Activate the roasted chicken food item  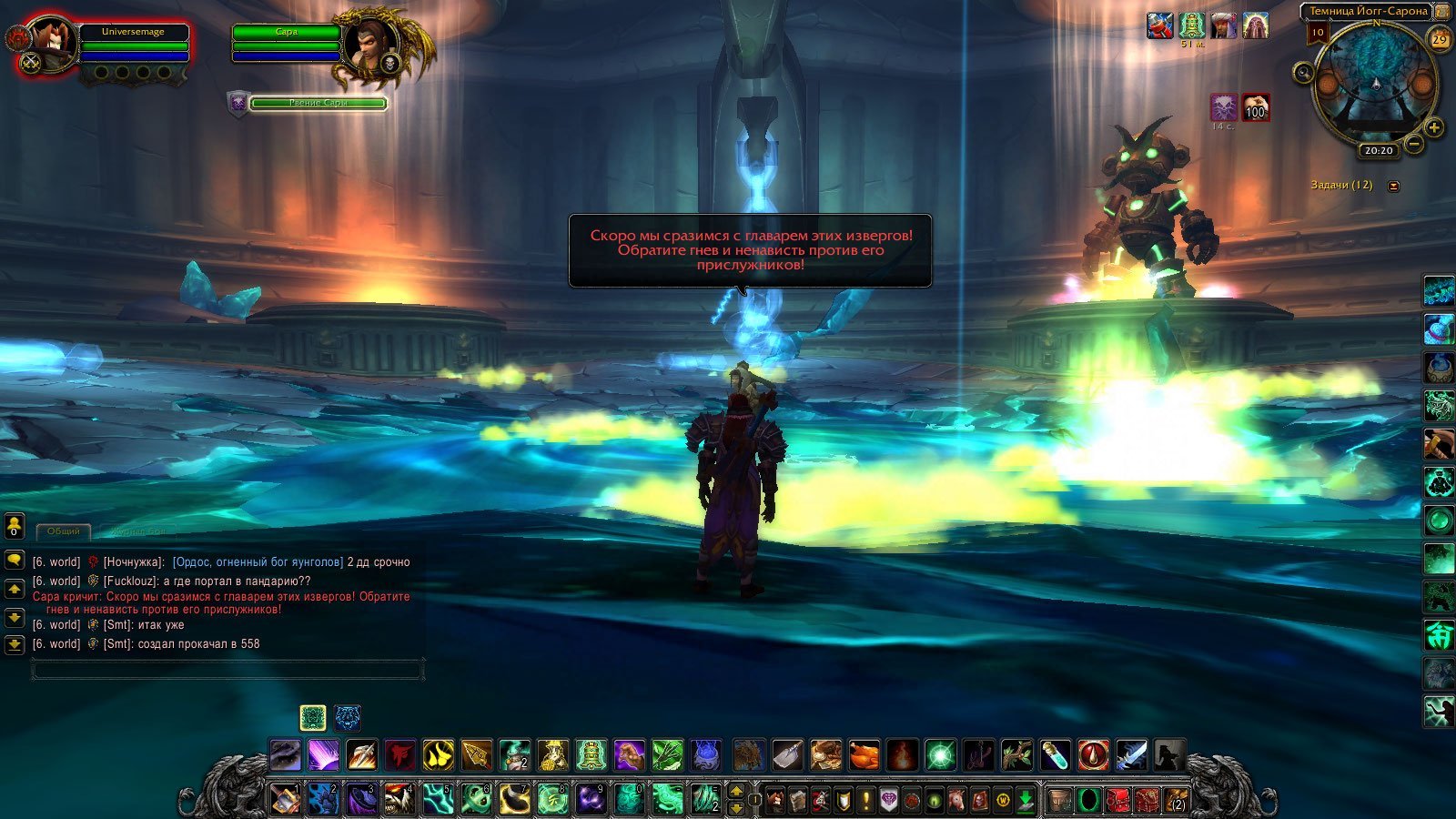click(x=864, y=754)
